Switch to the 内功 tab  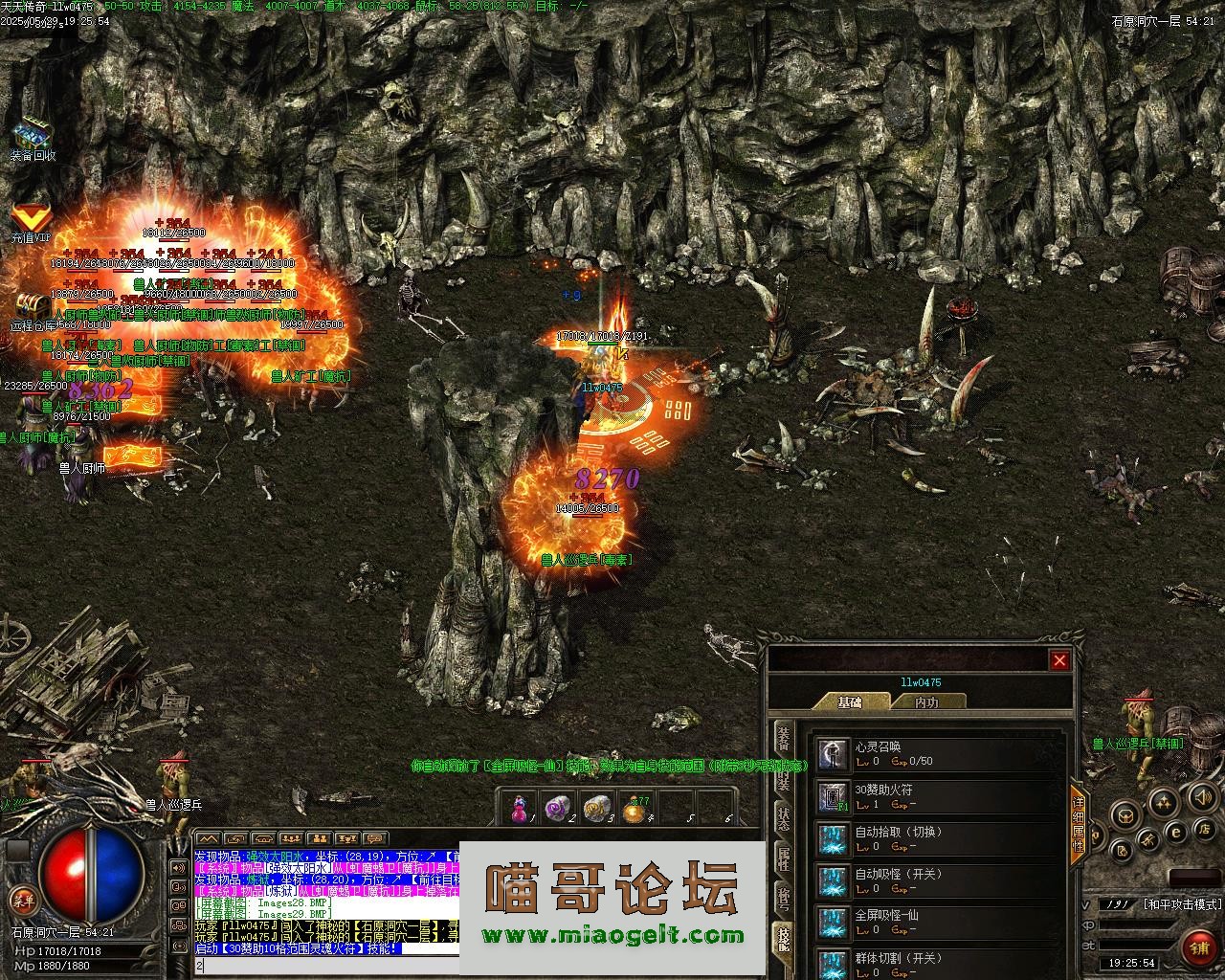926,702
